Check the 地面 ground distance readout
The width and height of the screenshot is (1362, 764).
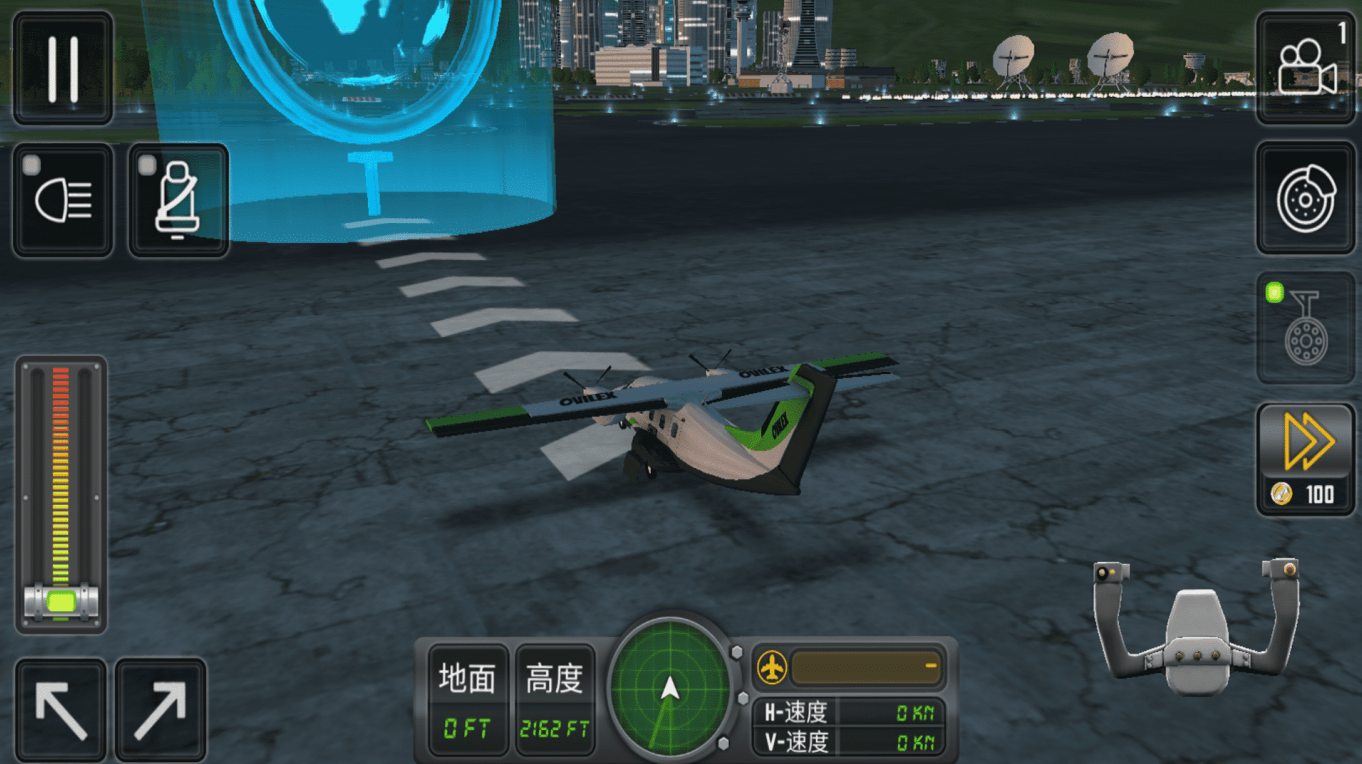click(x=466, y=679)
